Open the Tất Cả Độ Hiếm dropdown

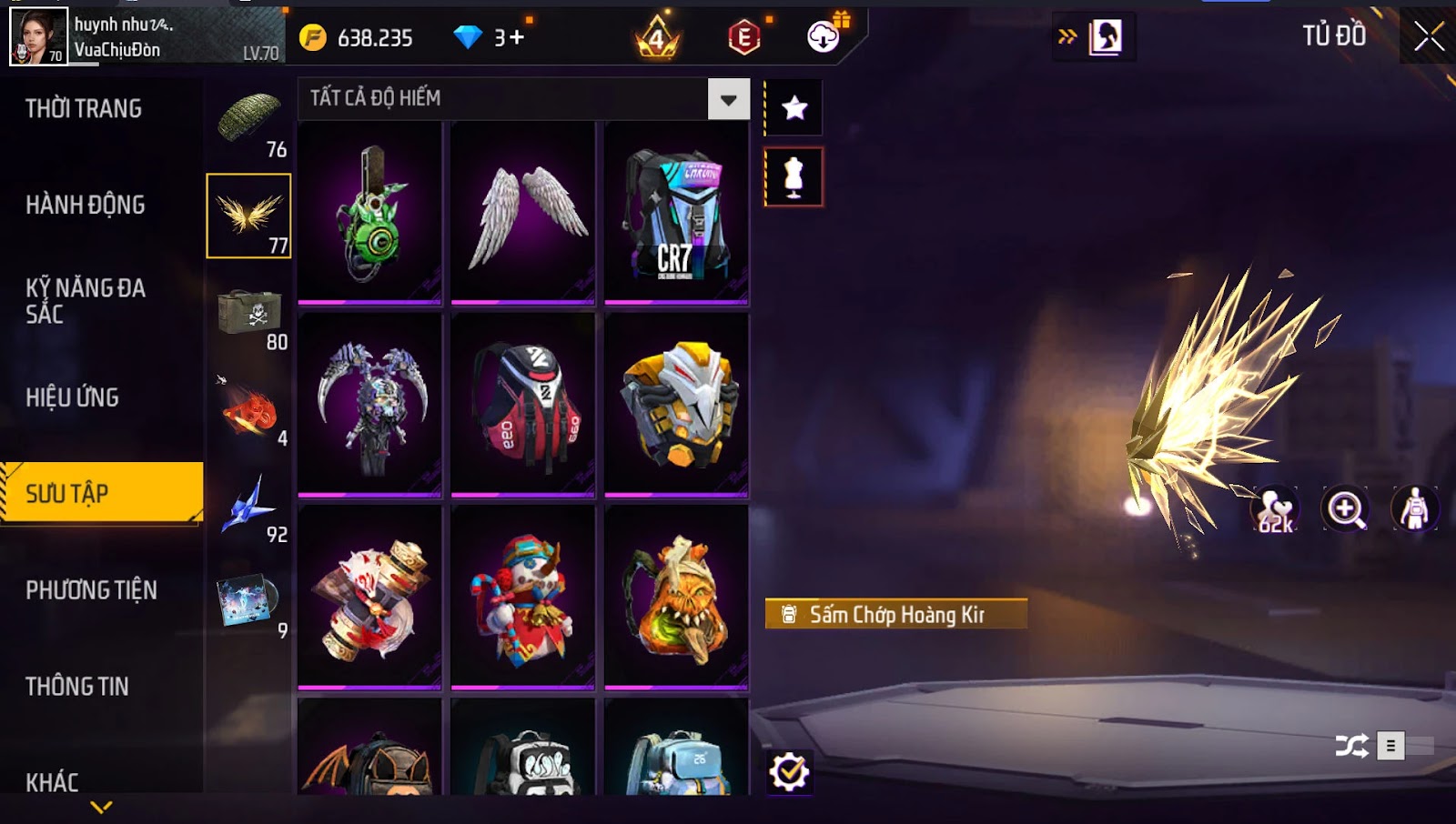click(x=728, y=99)
